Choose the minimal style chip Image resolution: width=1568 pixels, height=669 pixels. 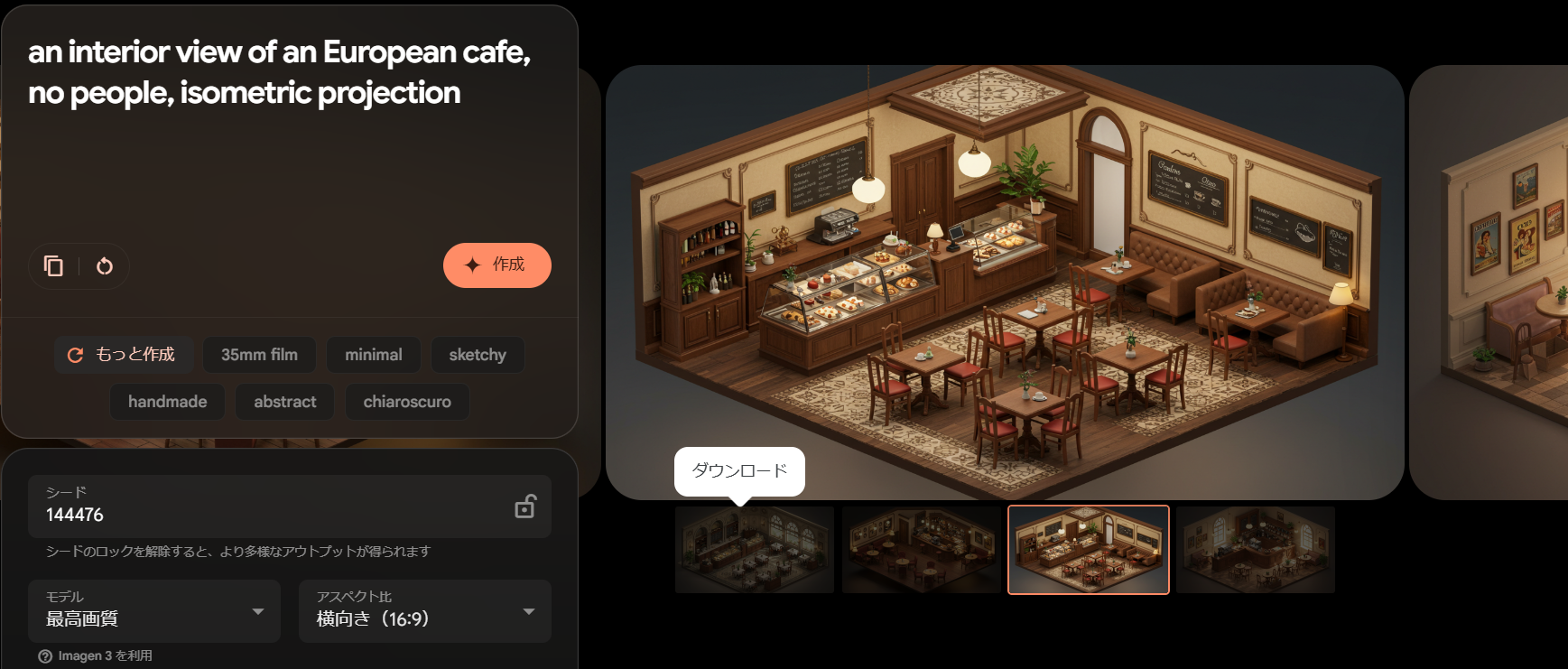click(x=373, y=355)
